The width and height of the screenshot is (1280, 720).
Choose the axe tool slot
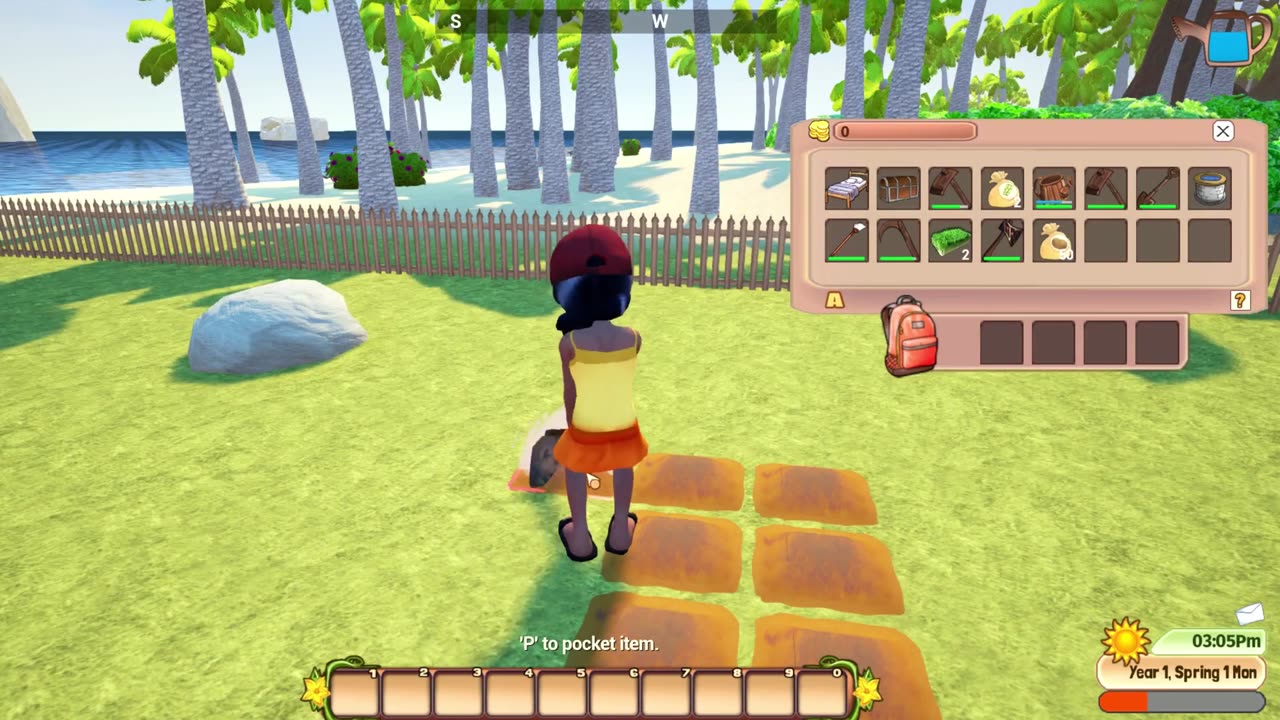[1002, 241]
